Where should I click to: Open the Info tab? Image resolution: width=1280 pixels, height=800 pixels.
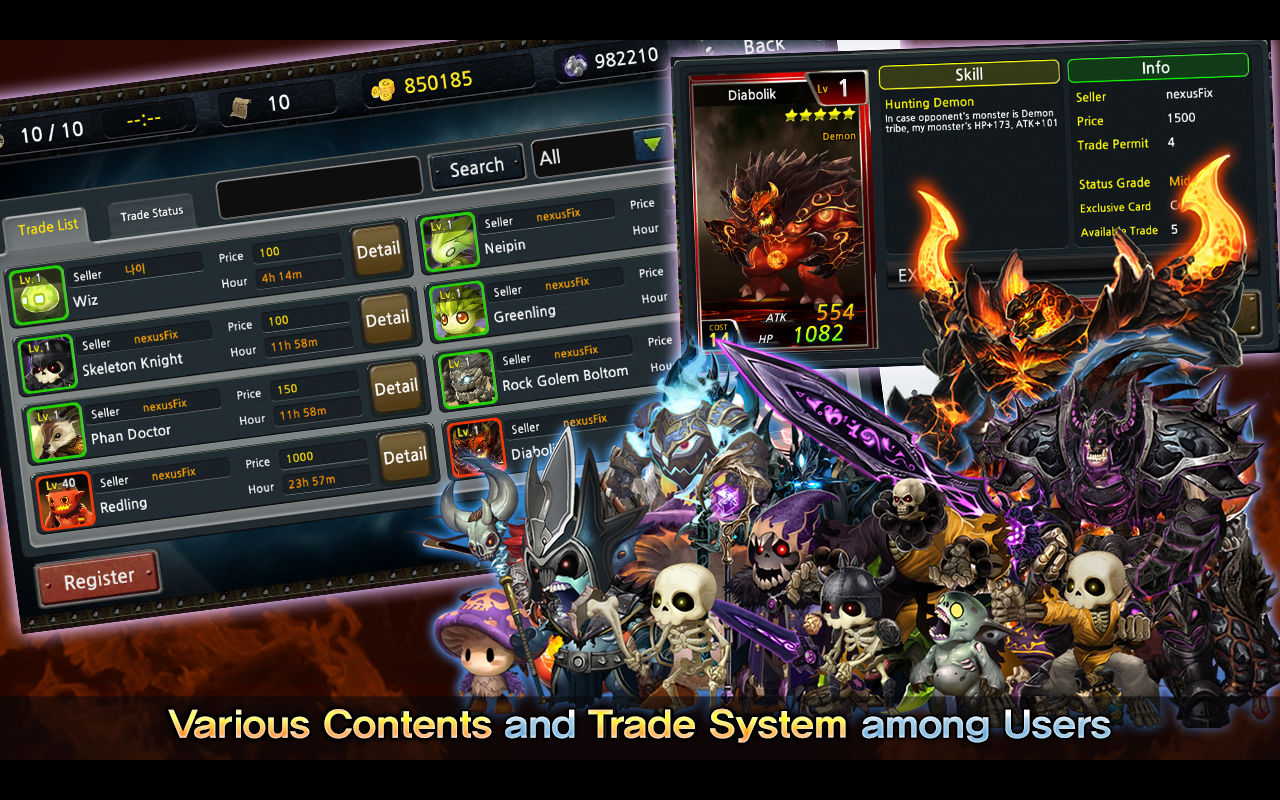click(x=1156, y=68)
